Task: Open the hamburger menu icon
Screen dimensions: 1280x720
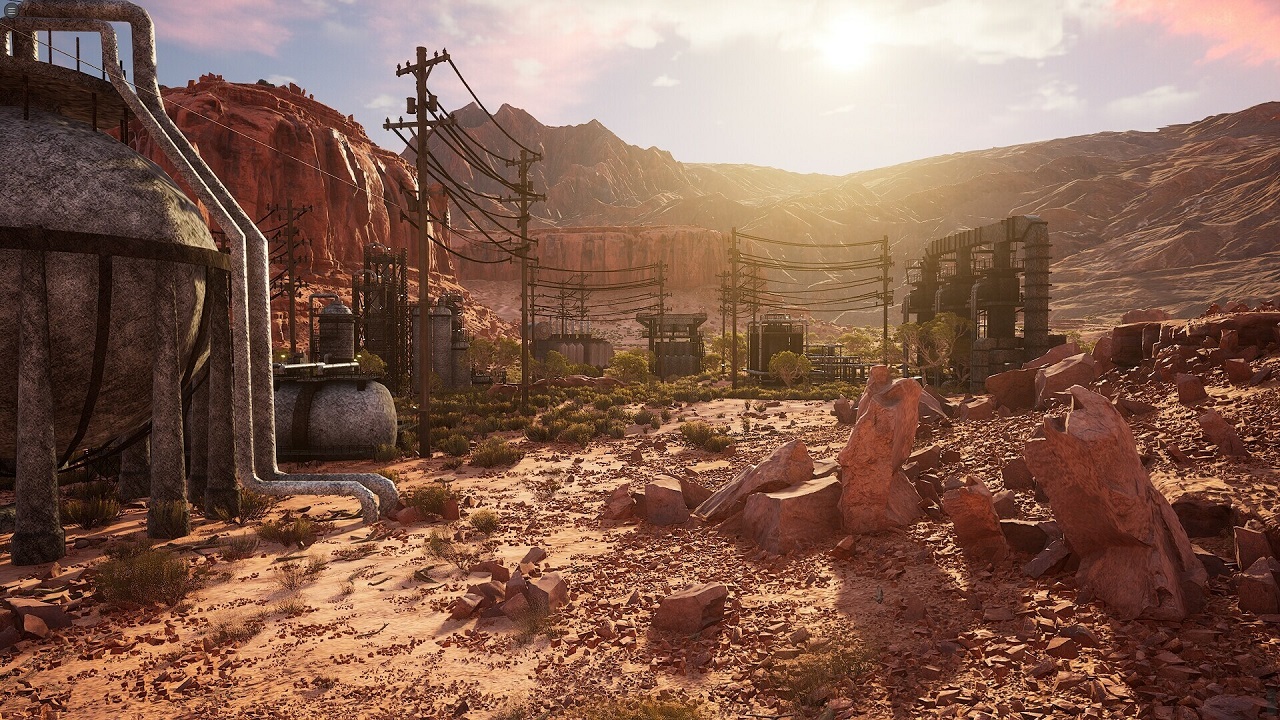Action: pyautogui.click(x=12, y=9)
